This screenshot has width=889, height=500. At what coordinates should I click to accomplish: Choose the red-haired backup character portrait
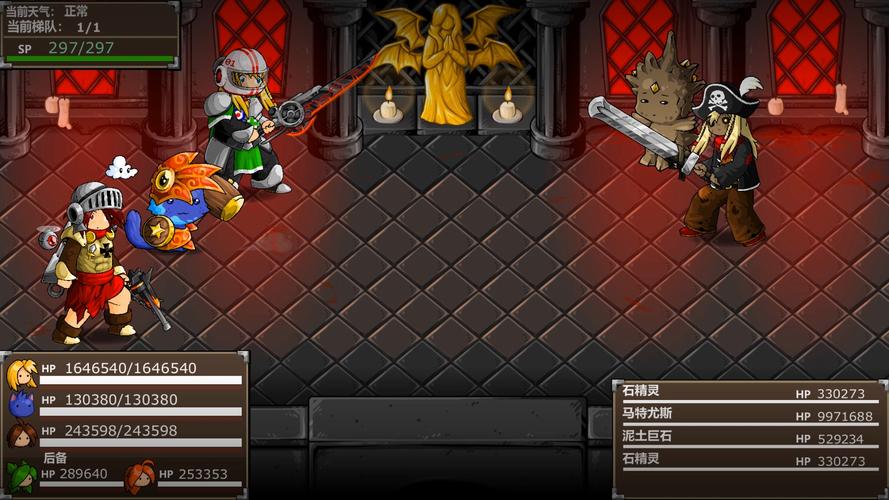pyautogui.click(x=140, y=475)
